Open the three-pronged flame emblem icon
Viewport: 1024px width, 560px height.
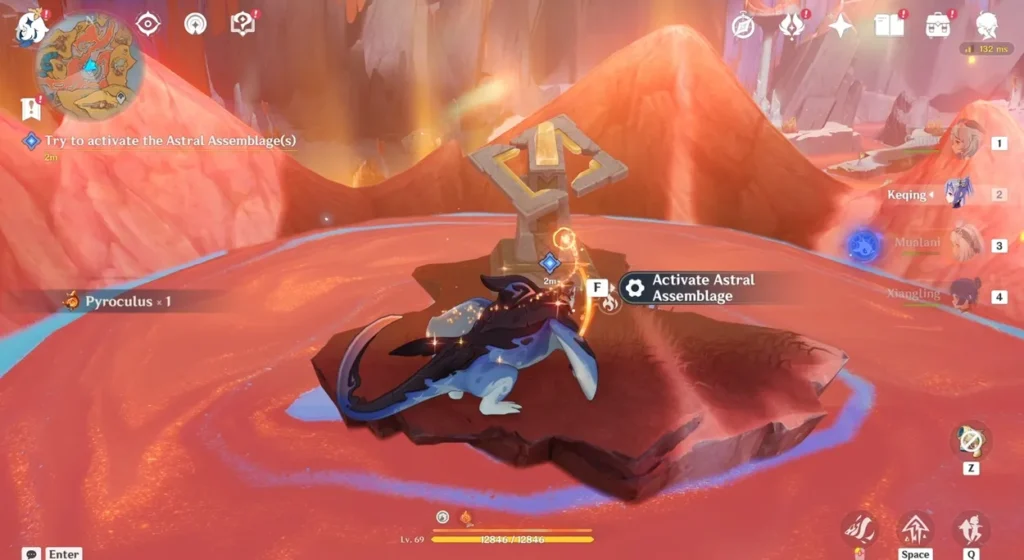(791, 26)
